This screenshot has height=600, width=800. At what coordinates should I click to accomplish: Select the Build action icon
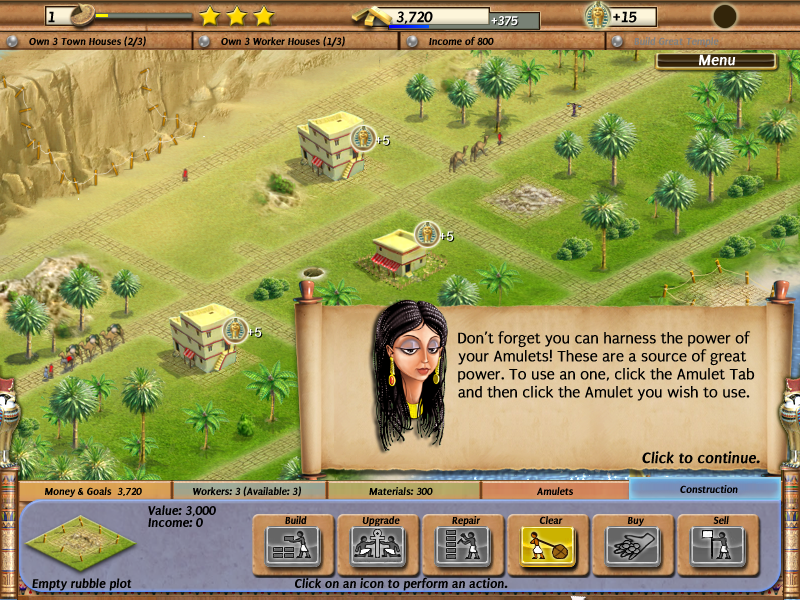[x=295, y=545]
